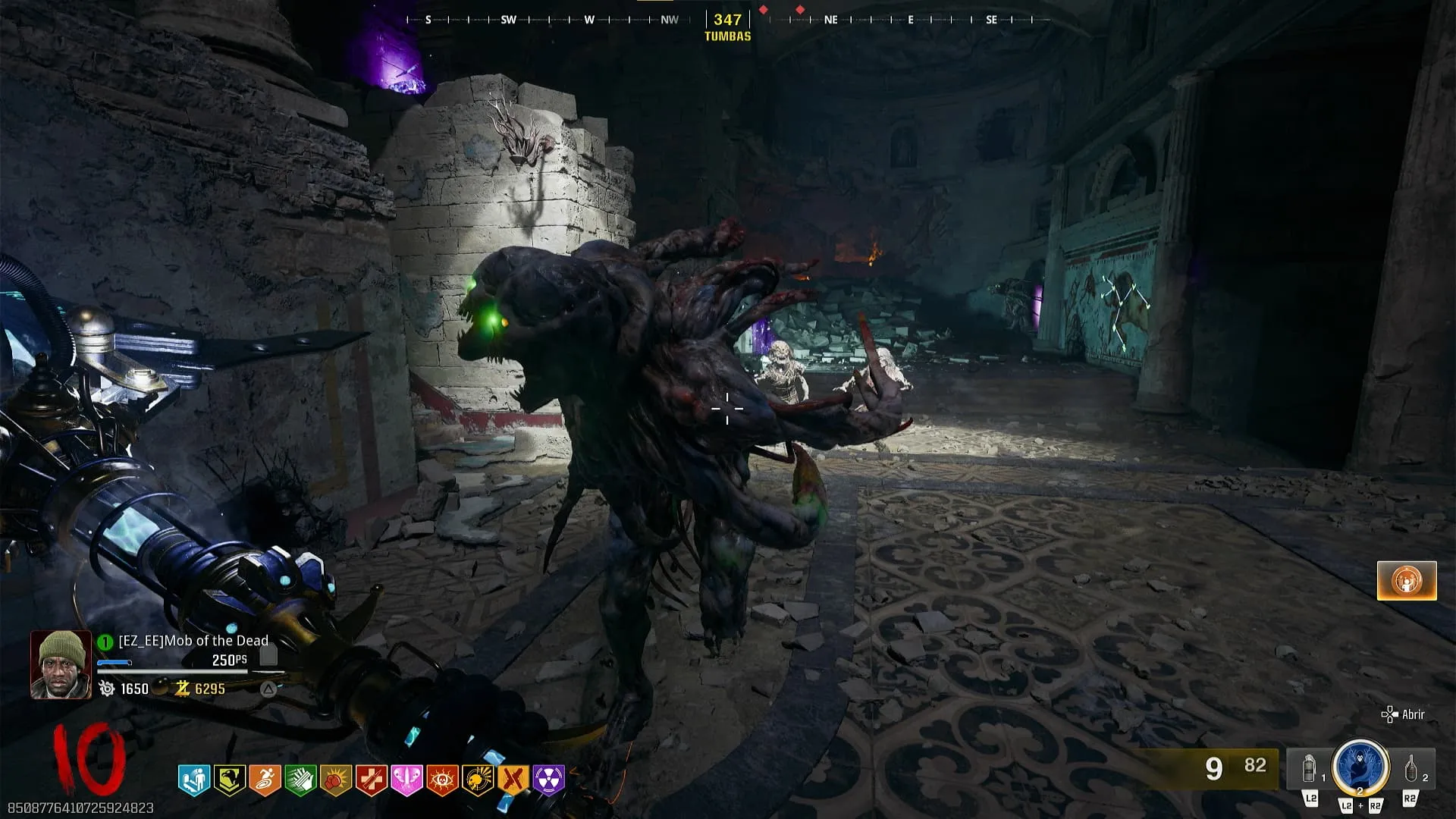Click the Salvage gear icon
This screenshot has width=1456, height=819.
(x=107, y=689)
